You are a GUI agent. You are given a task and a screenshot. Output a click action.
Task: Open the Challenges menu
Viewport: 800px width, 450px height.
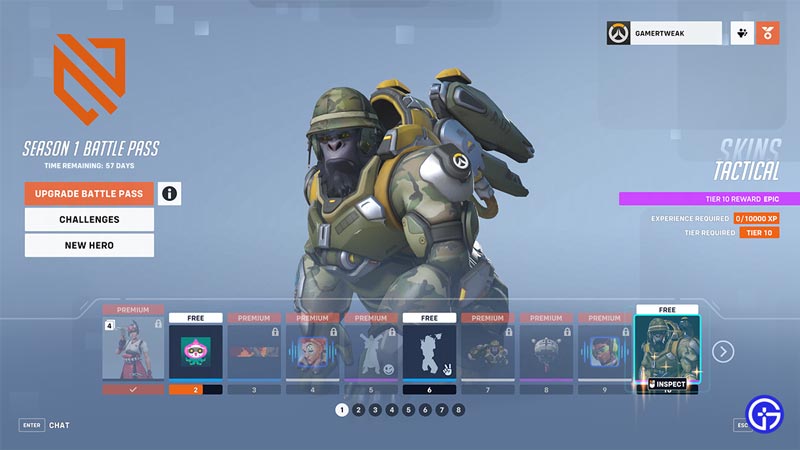pyautogui.click(x=89, y=219)
